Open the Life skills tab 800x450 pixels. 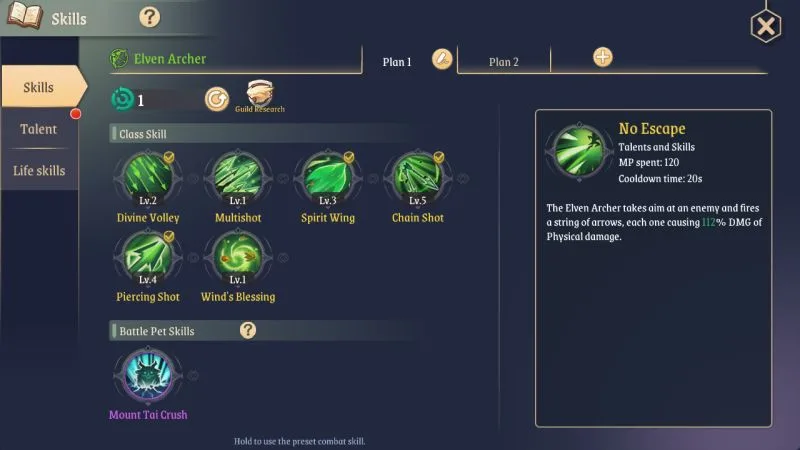pos(39,170)
